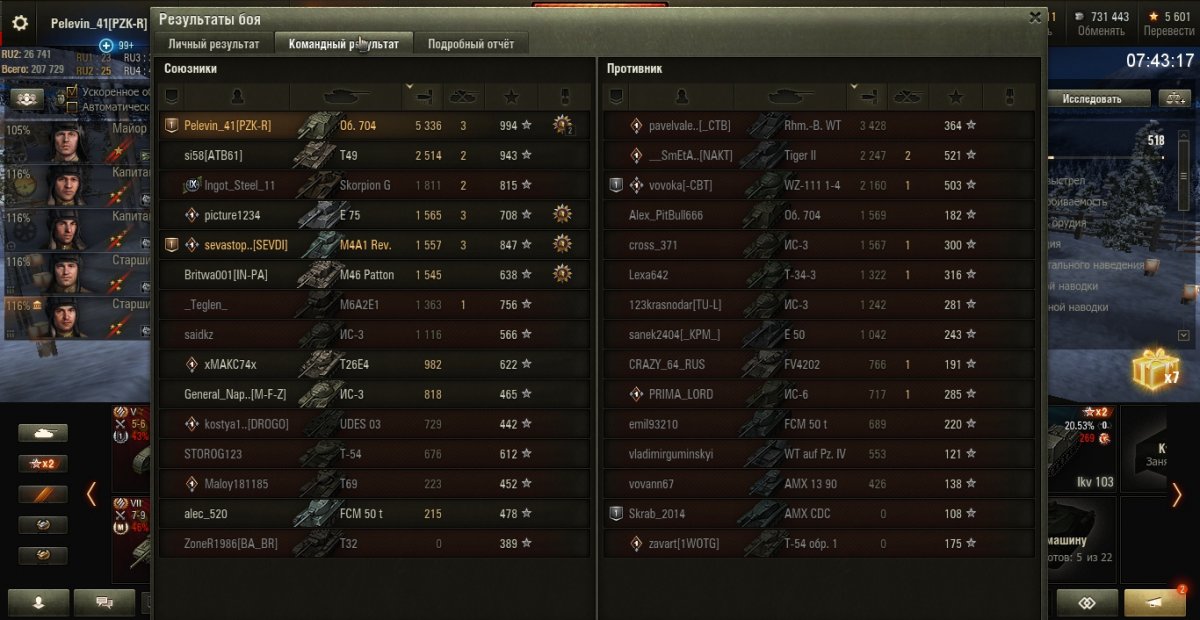Select ally Britwa001[IN-PA] in the list
Screen dimensions: 1200x620
[374, 275]
